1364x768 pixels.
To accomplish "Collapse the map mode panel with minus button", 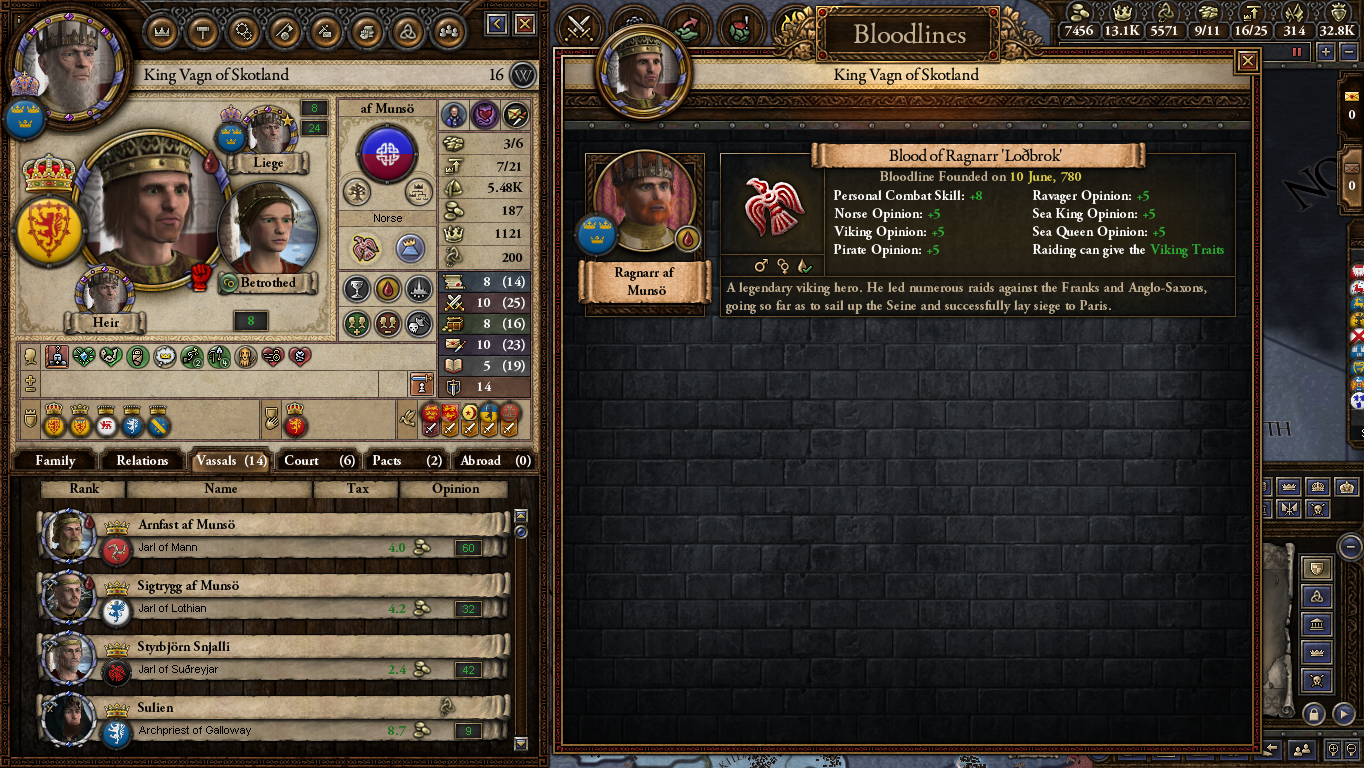I will coord(1352,545).
